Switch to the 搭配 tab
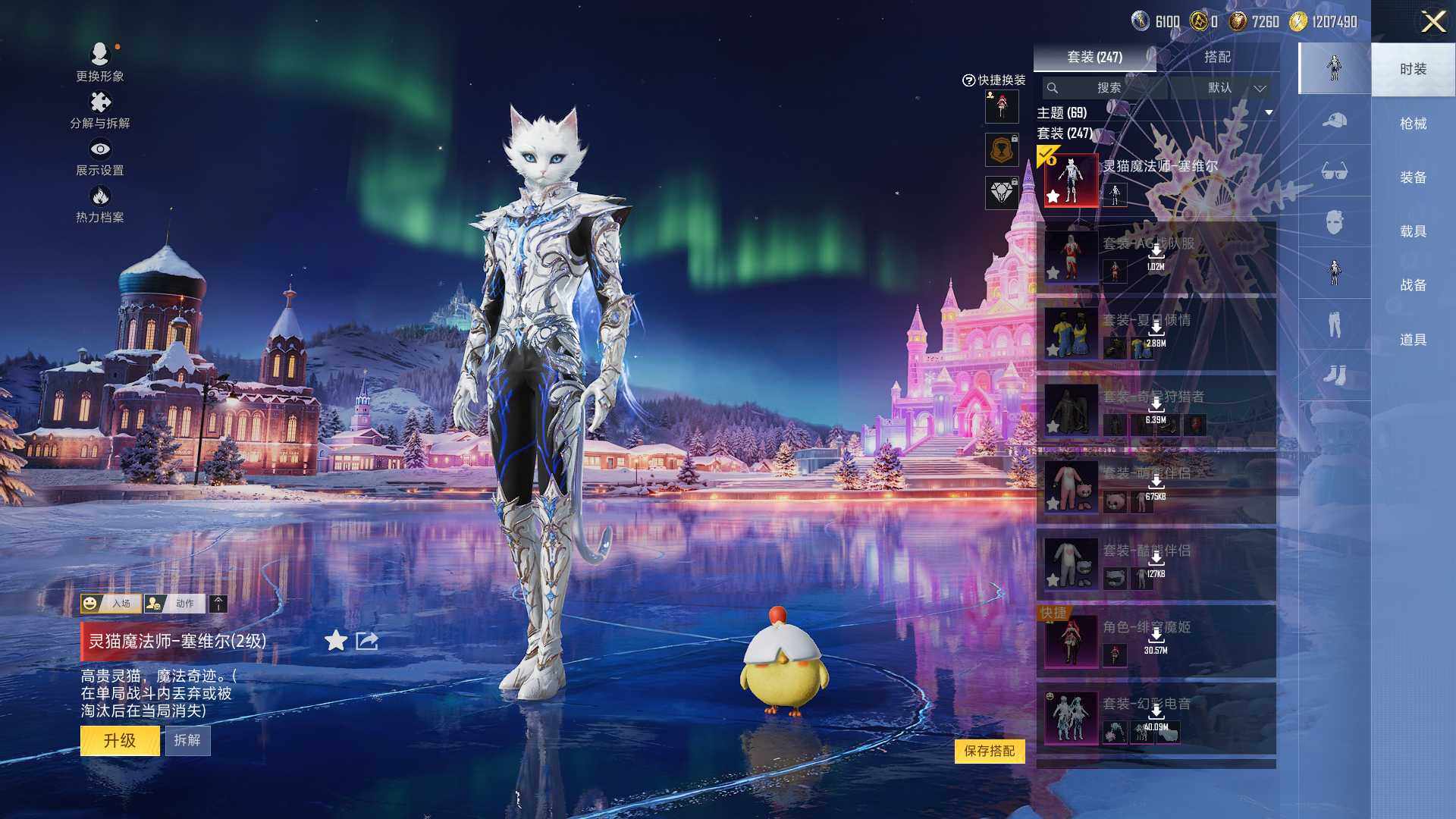Screen dimensions: 1456x819 [x=1217, y=57]
